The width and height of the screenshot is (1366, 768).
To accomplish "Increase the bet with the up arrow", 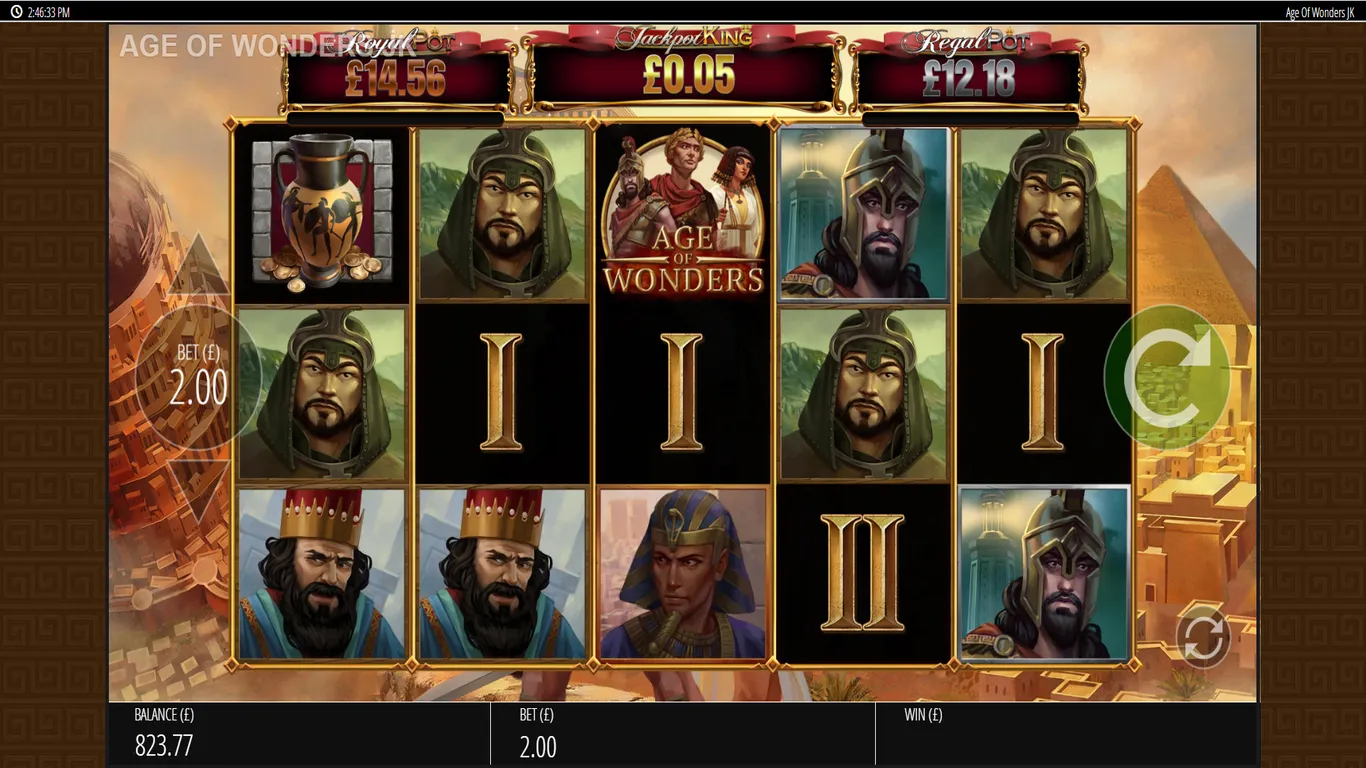I will click(198, 267).
